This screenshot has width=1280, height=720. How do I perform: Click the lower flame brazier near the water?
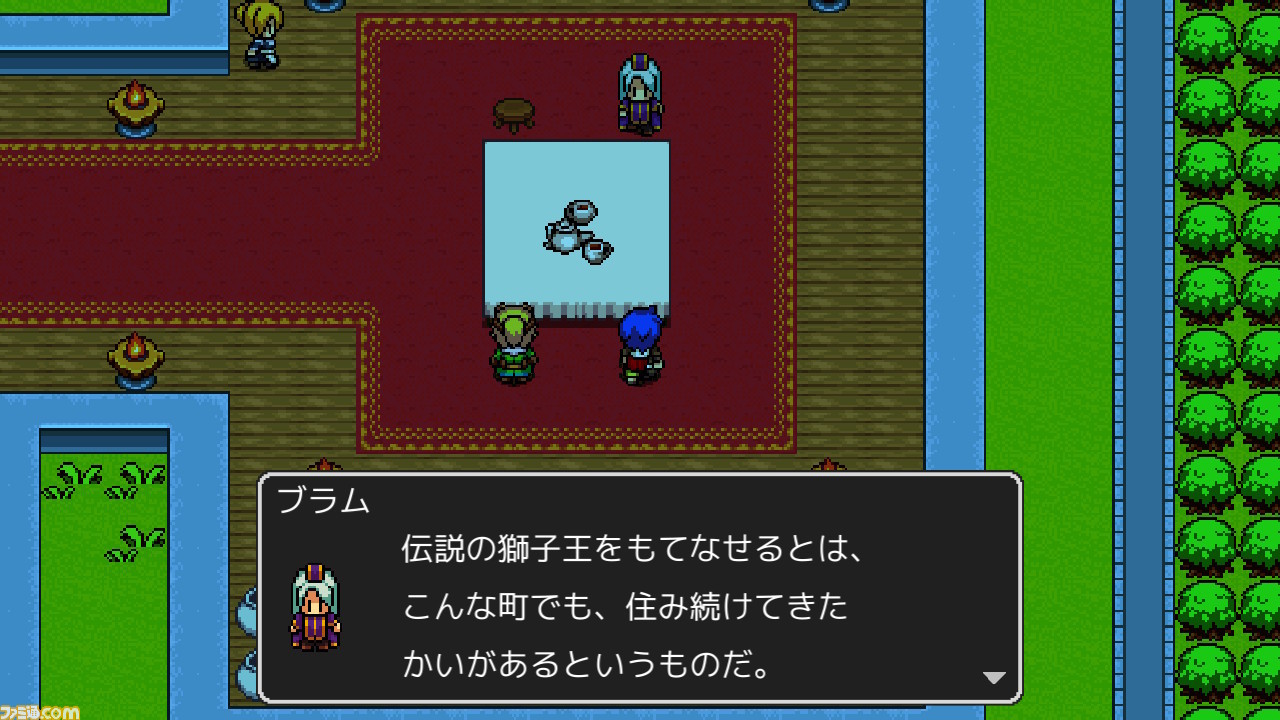tap(135, 357)
